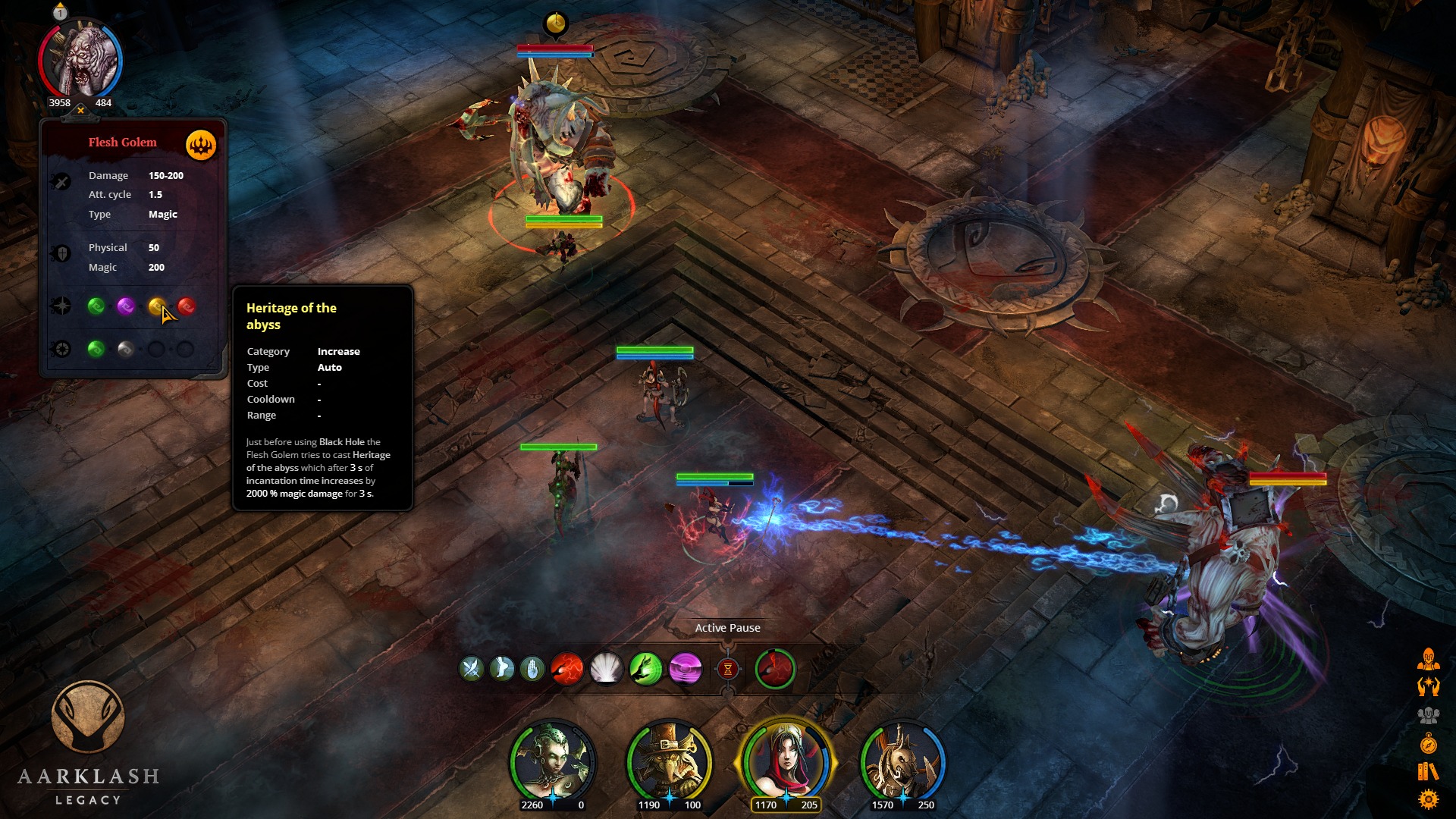Screen dimensions: 1456x819
Task: Use the white burst shell ability
Action: coord(607,669)
